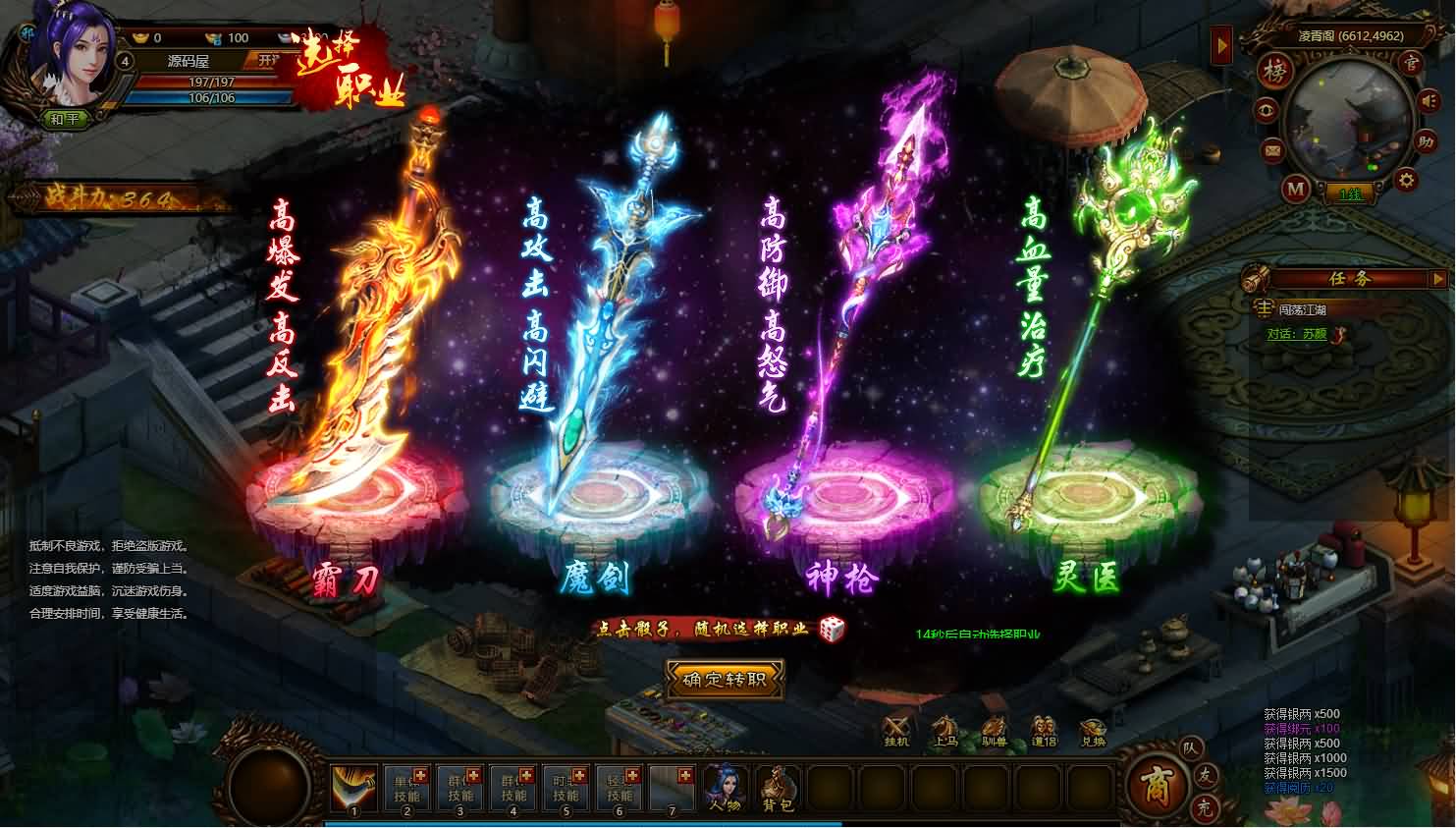Activate the slash skill in slot 1
The image size is (1456, 828).
[354, 788]
